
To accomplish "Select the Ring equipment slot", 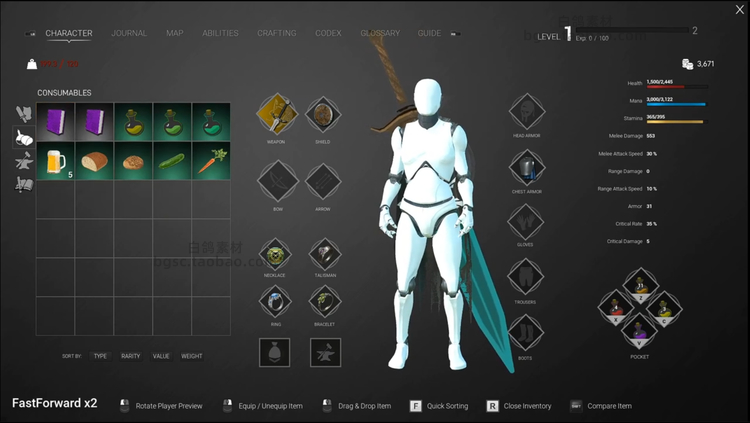I will click(x=277, y=300).
